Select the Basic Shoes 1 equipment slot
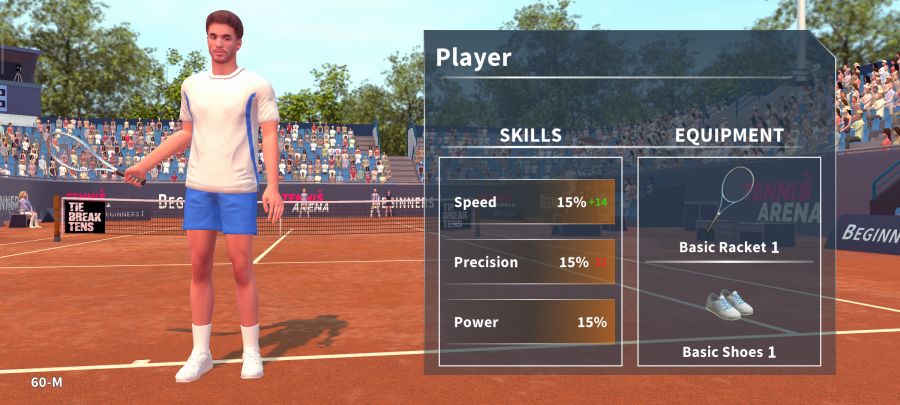 click(x=729, y=318)
